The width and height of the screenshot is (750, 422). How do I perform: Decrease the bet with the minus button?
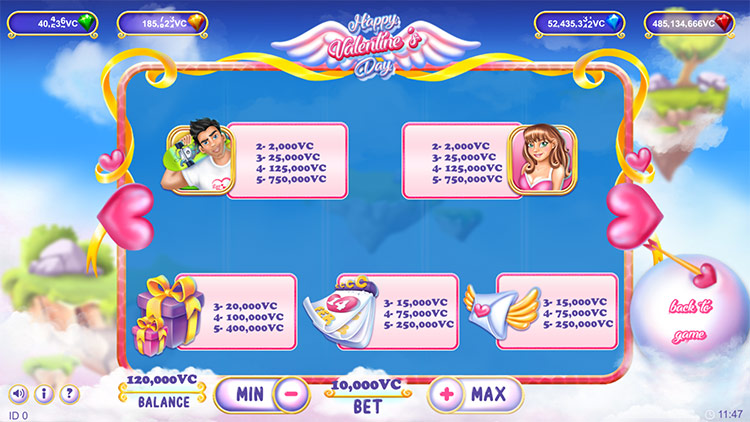click(290, 393)
